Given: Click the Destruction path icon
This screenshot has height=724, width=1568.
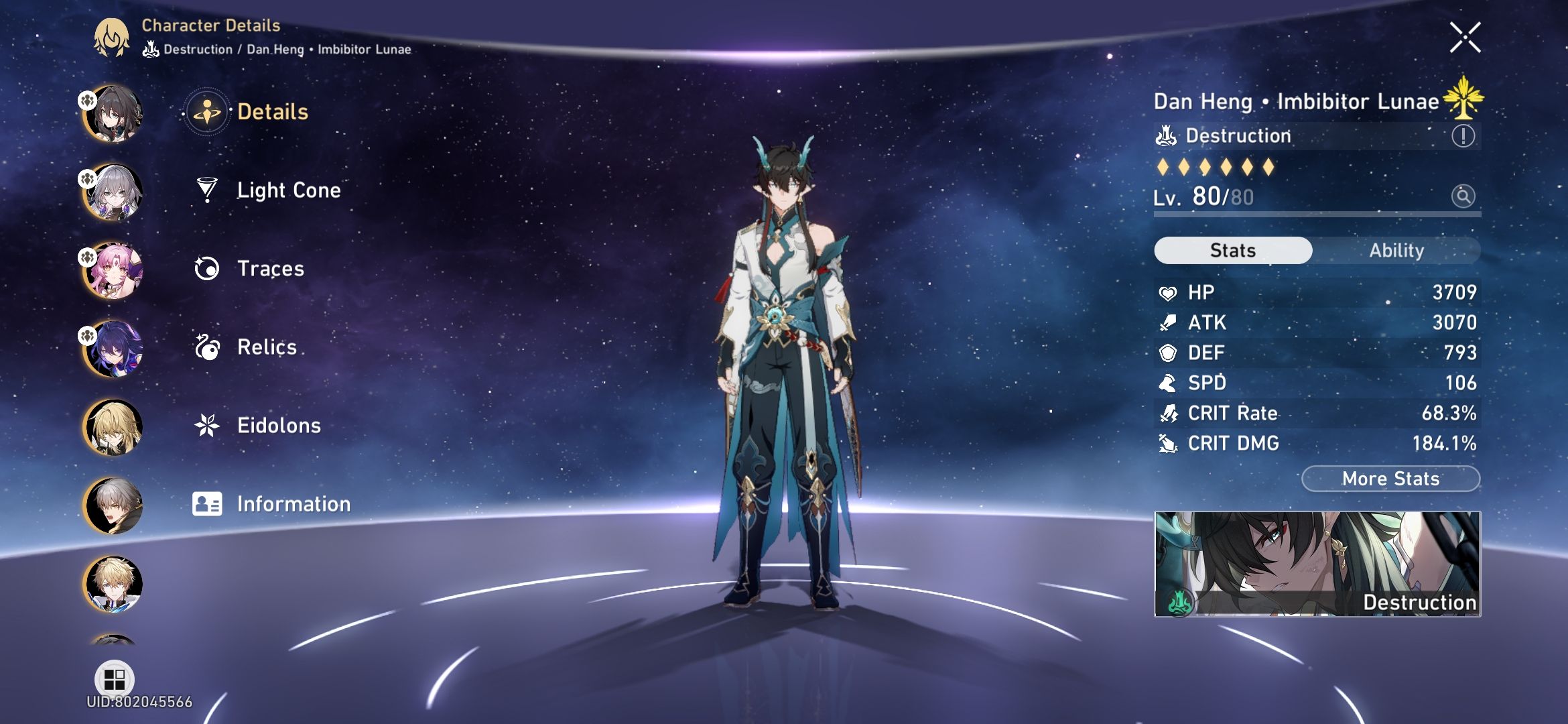Looking at the screenshot, I should [x=1166, y=135].
